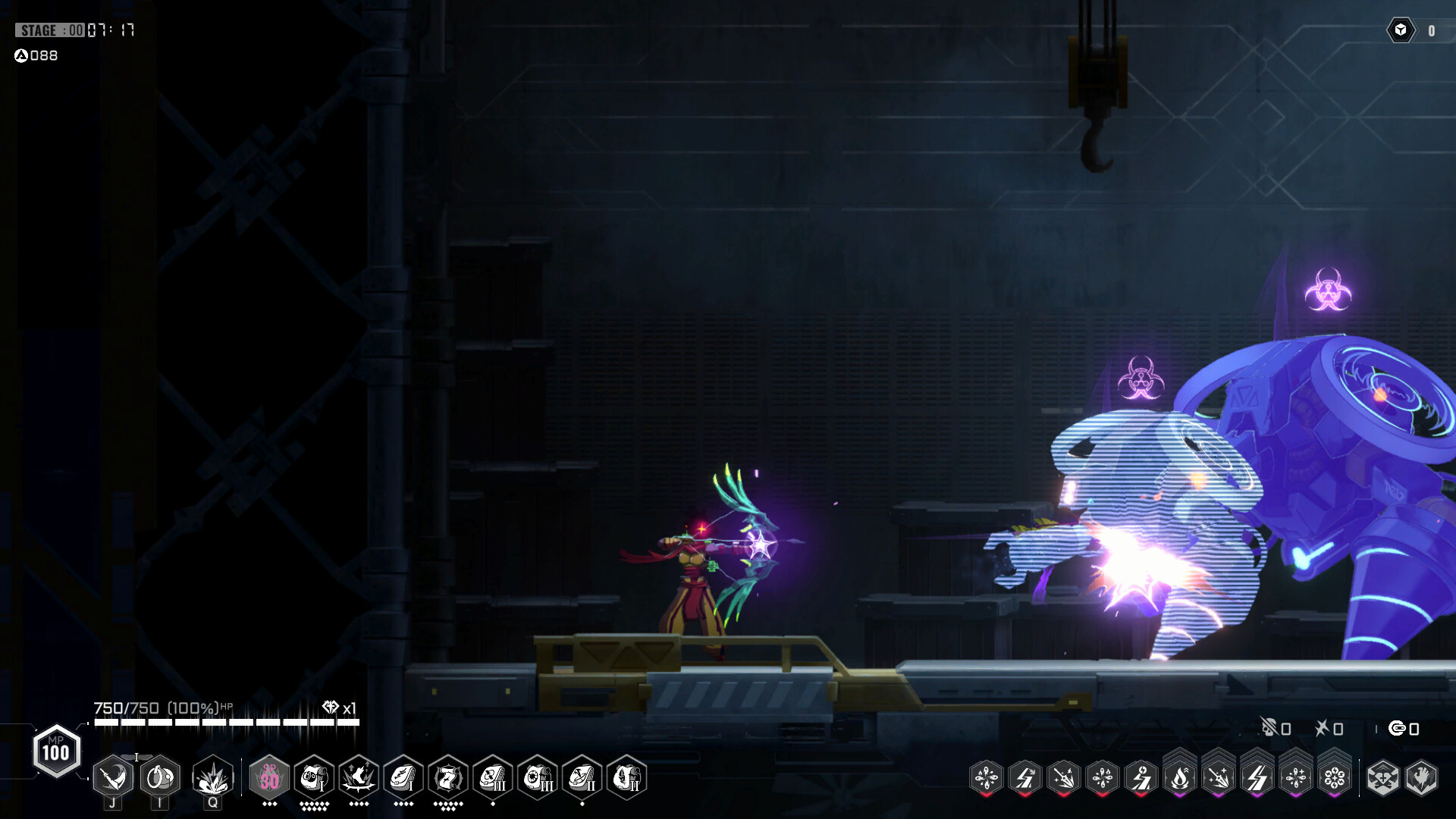This screenshot has height=819, width=1456.
Task: Choose the ring of lightning orbs upgrade
Action: 1335,777
